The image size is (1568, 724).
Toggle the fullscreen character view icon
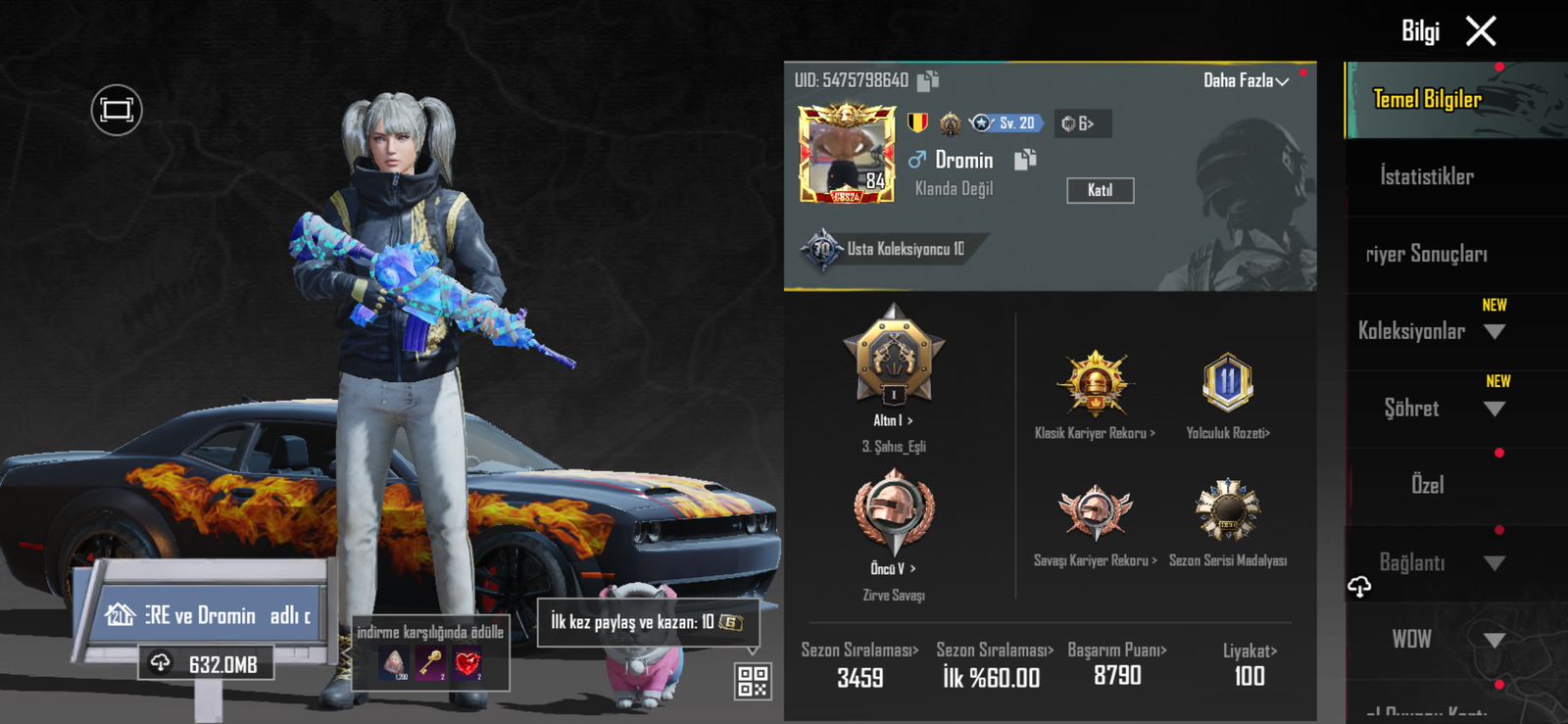(x=117, y=110)
